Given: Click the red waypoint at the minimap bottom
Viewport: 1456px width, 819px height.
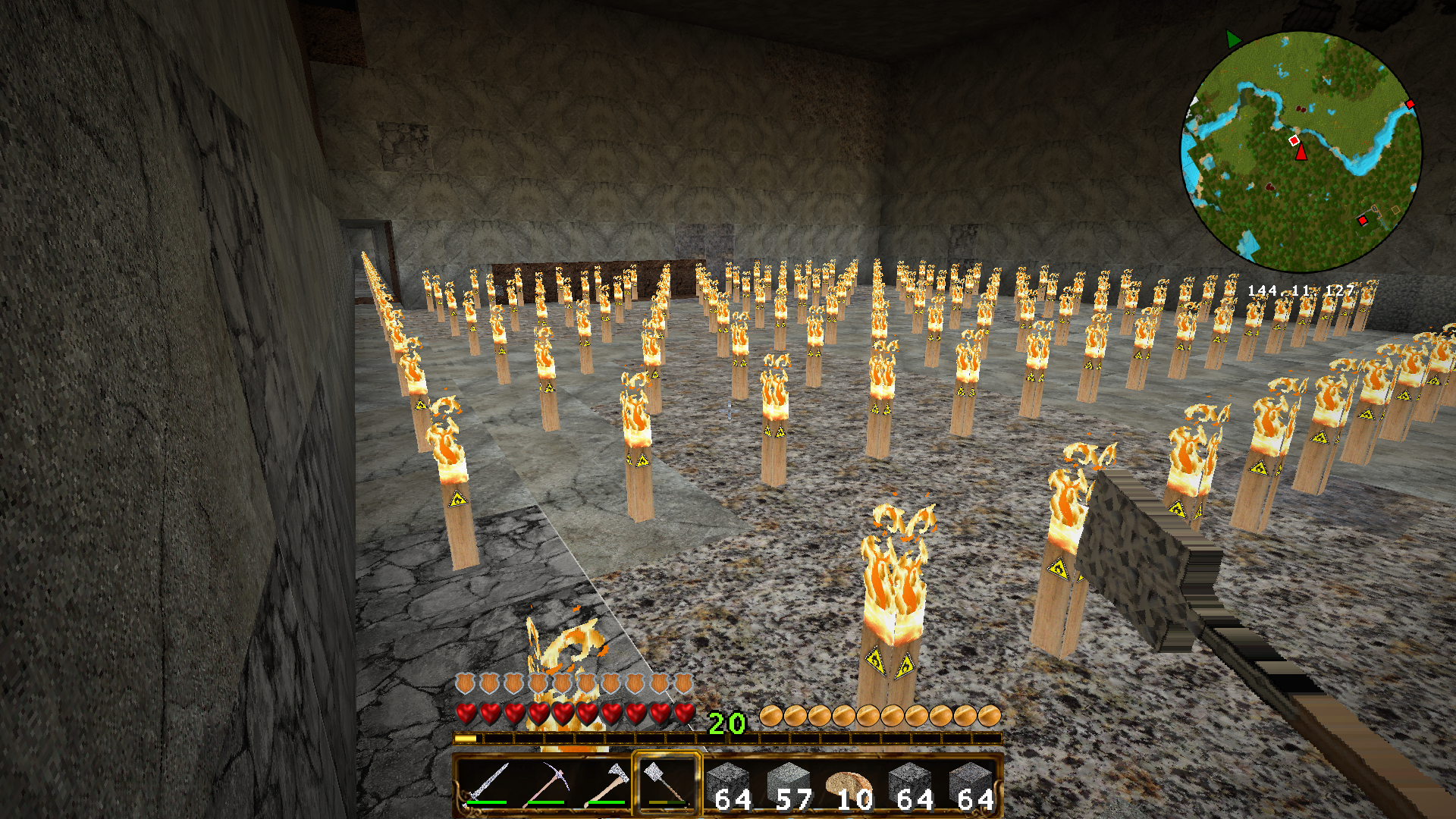Looking at the screenshot, I should (1363, 221).
